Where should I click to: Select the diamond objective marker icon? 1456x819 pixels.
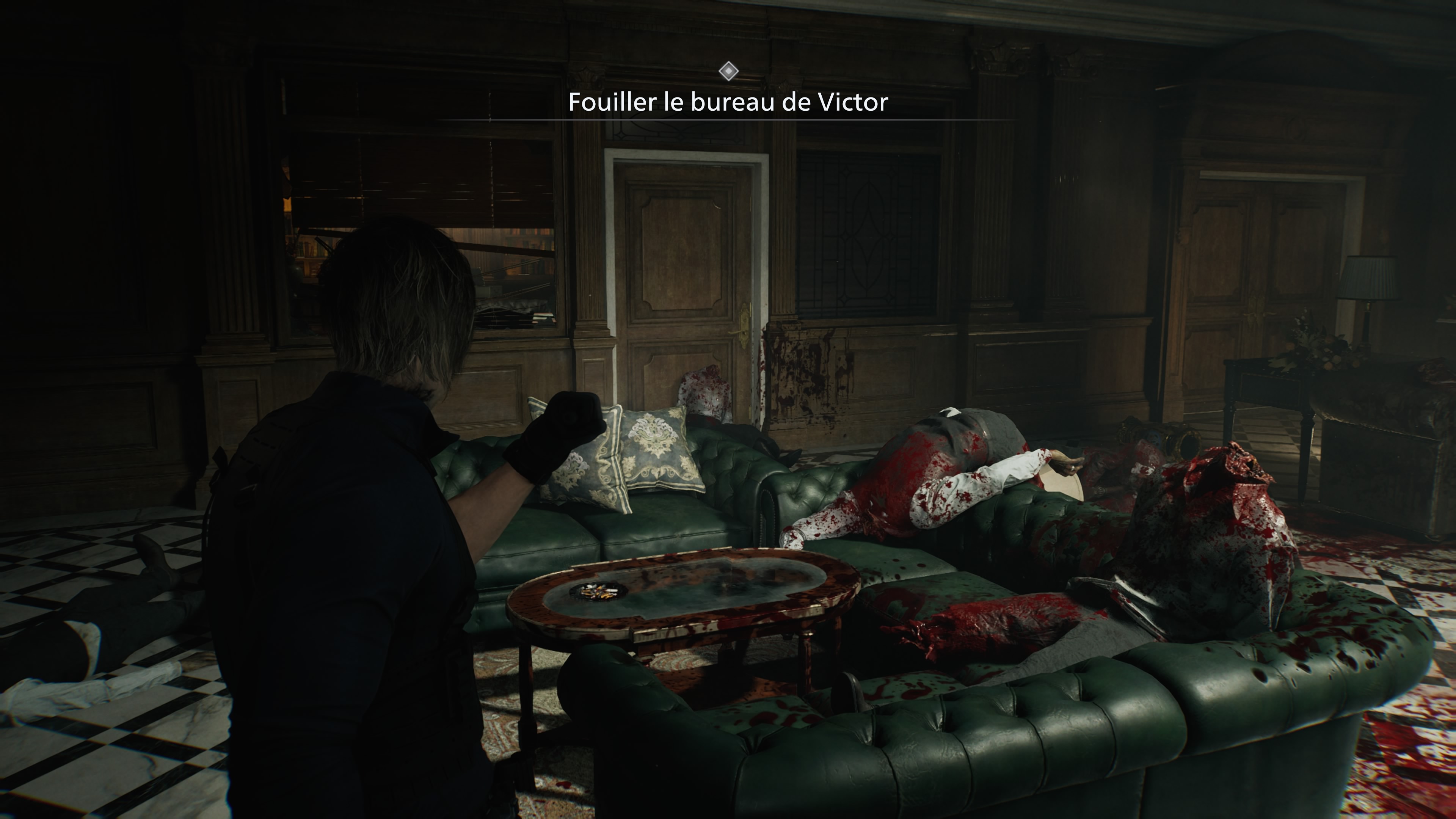pos(728,71)
